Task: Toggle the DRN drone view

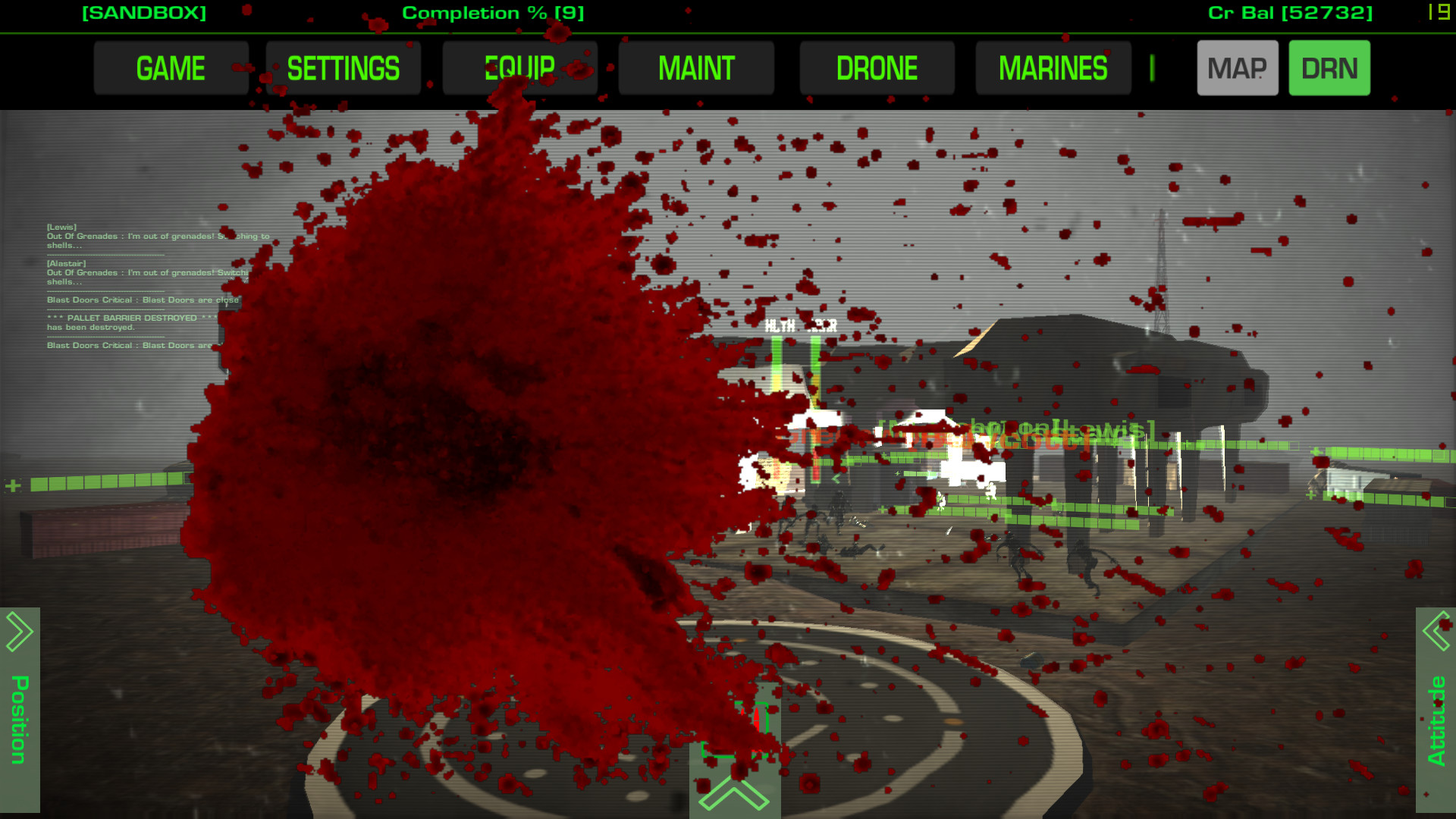Action: [x=1329, y=67]
